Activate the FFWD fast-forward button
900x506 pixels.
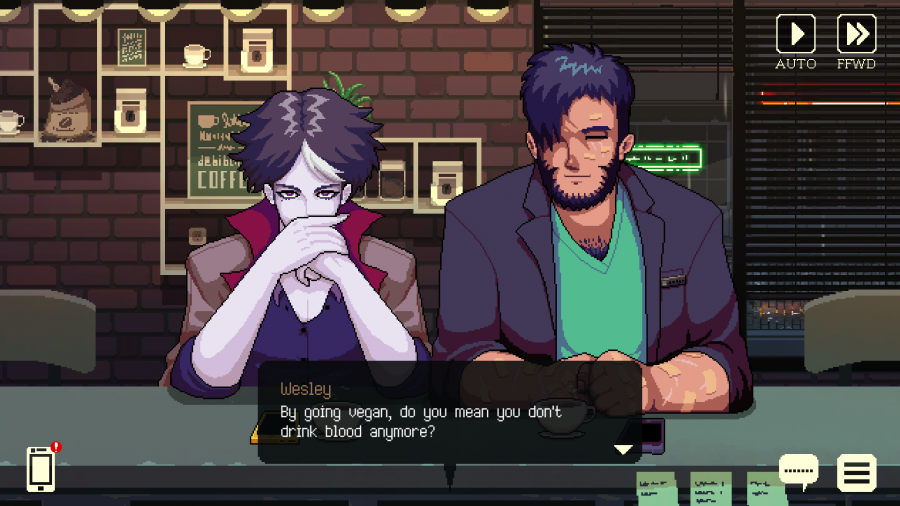(856, 35)
